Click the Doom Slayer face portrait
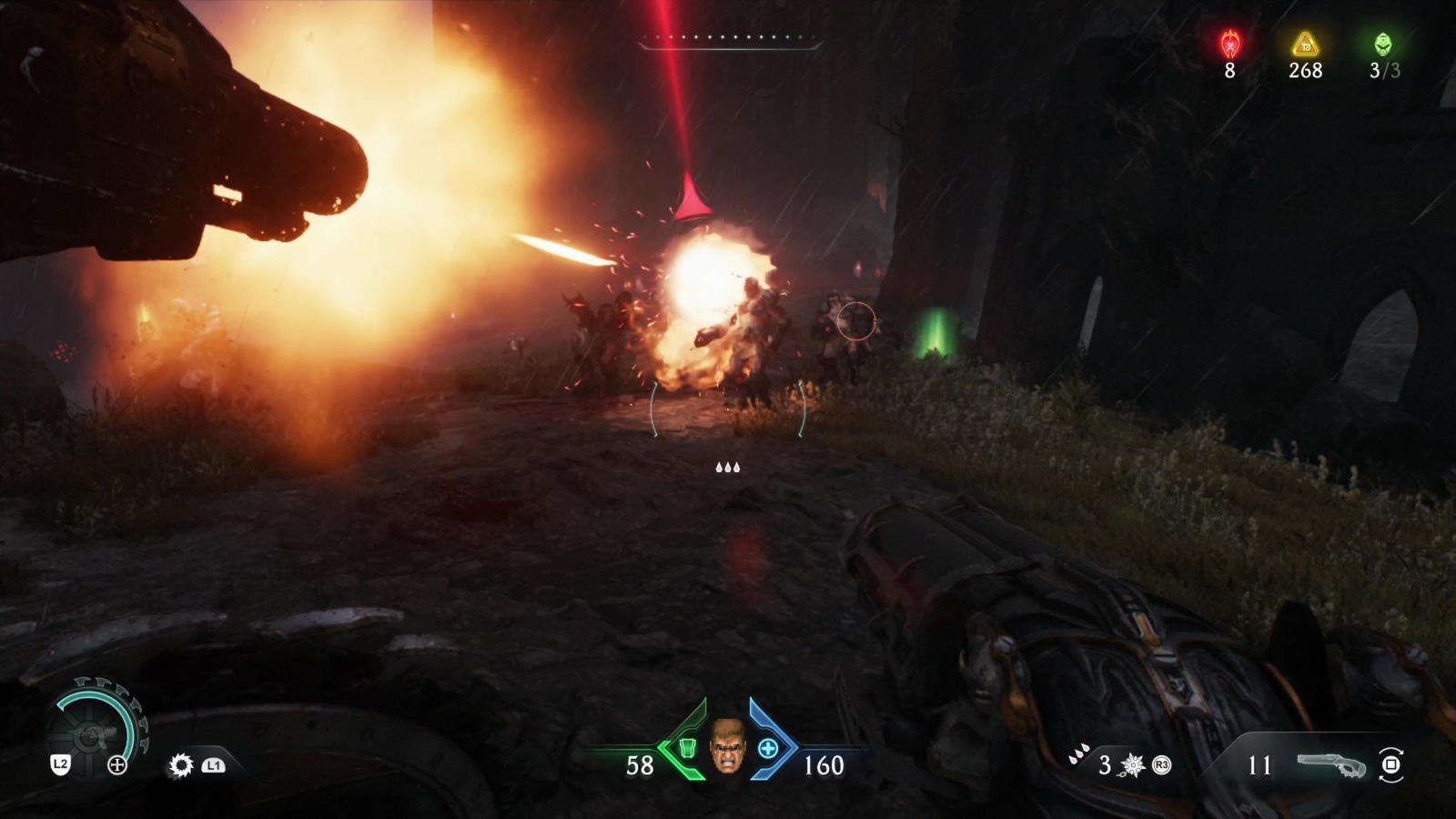Viewport: 1456px width, 819px height. click(x=726, y=747)
